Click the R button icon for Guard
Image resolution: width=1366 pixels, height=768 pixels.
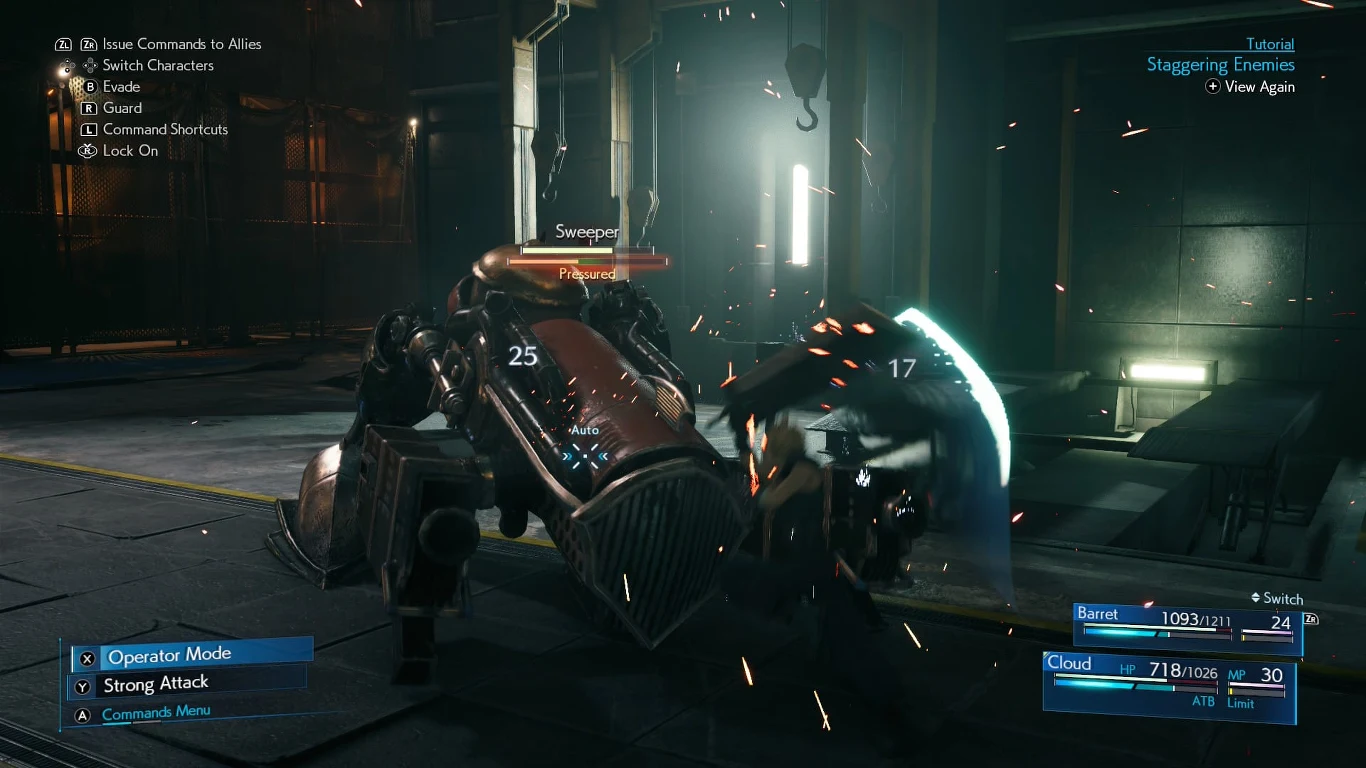[x=89, y=107]
